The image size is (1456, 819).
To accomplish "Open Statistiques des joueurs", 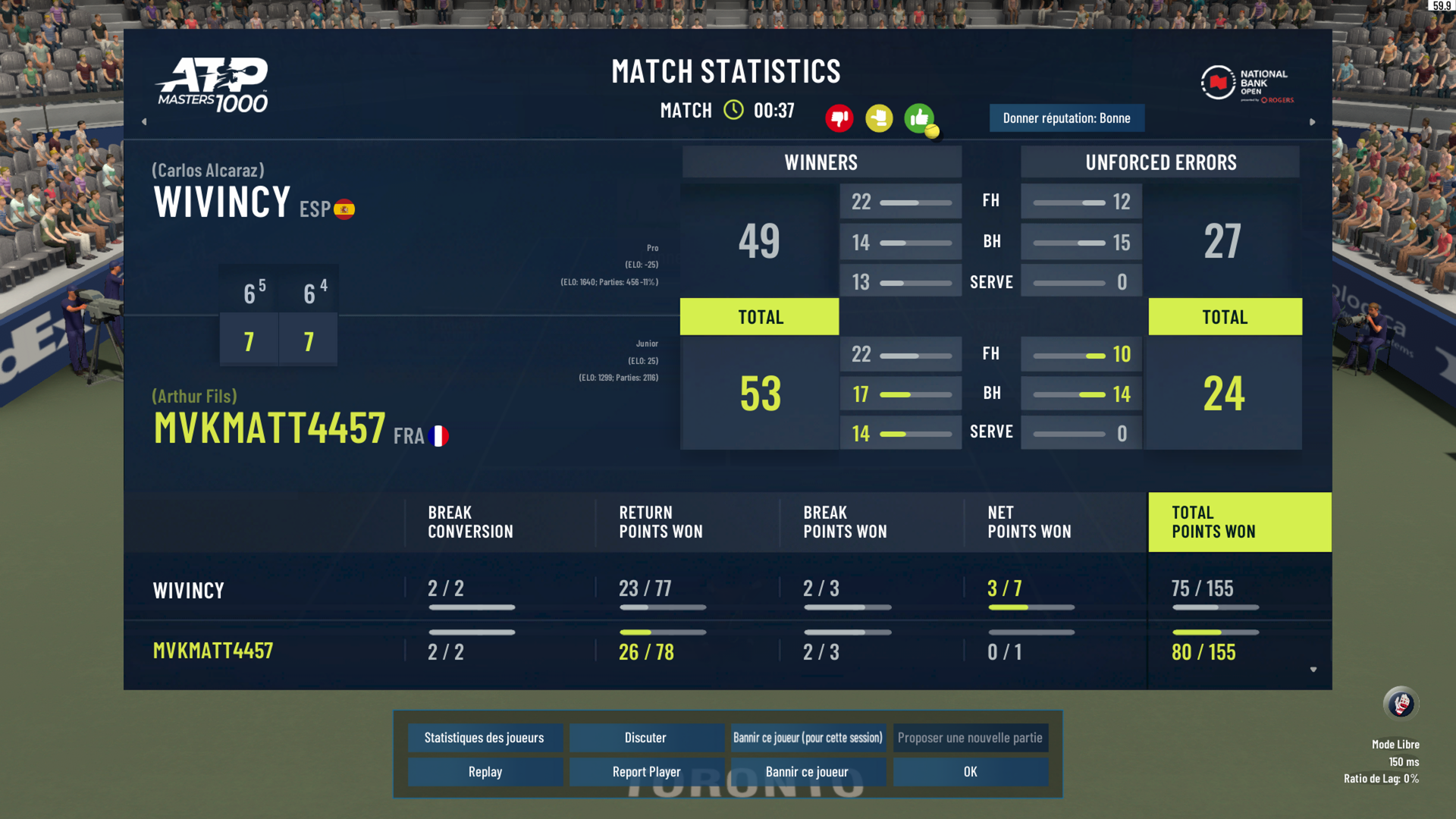I will coord(485,738).
